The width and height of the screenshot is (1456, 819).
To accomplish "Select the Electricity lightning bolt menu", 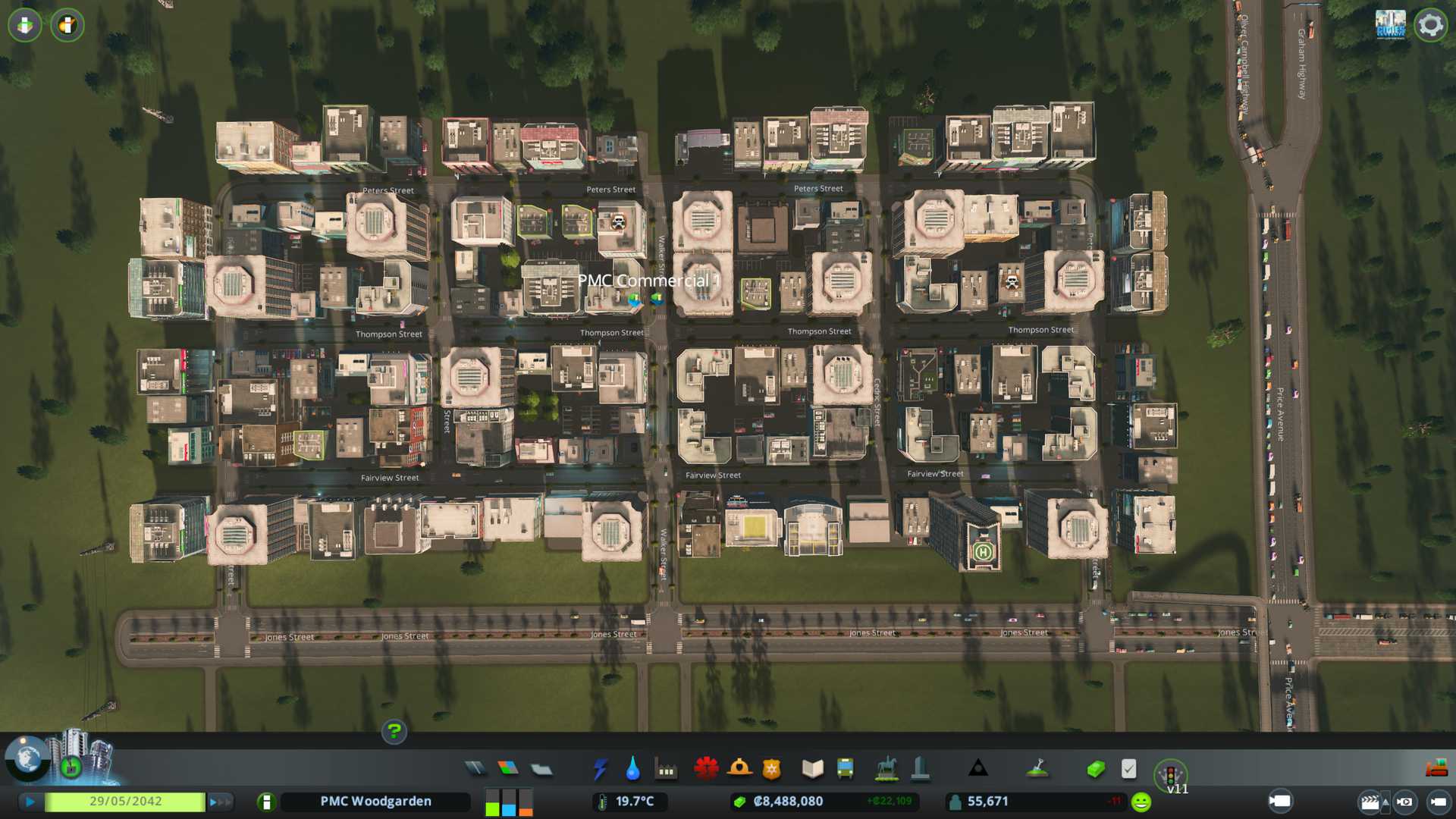I will [600, 769].
